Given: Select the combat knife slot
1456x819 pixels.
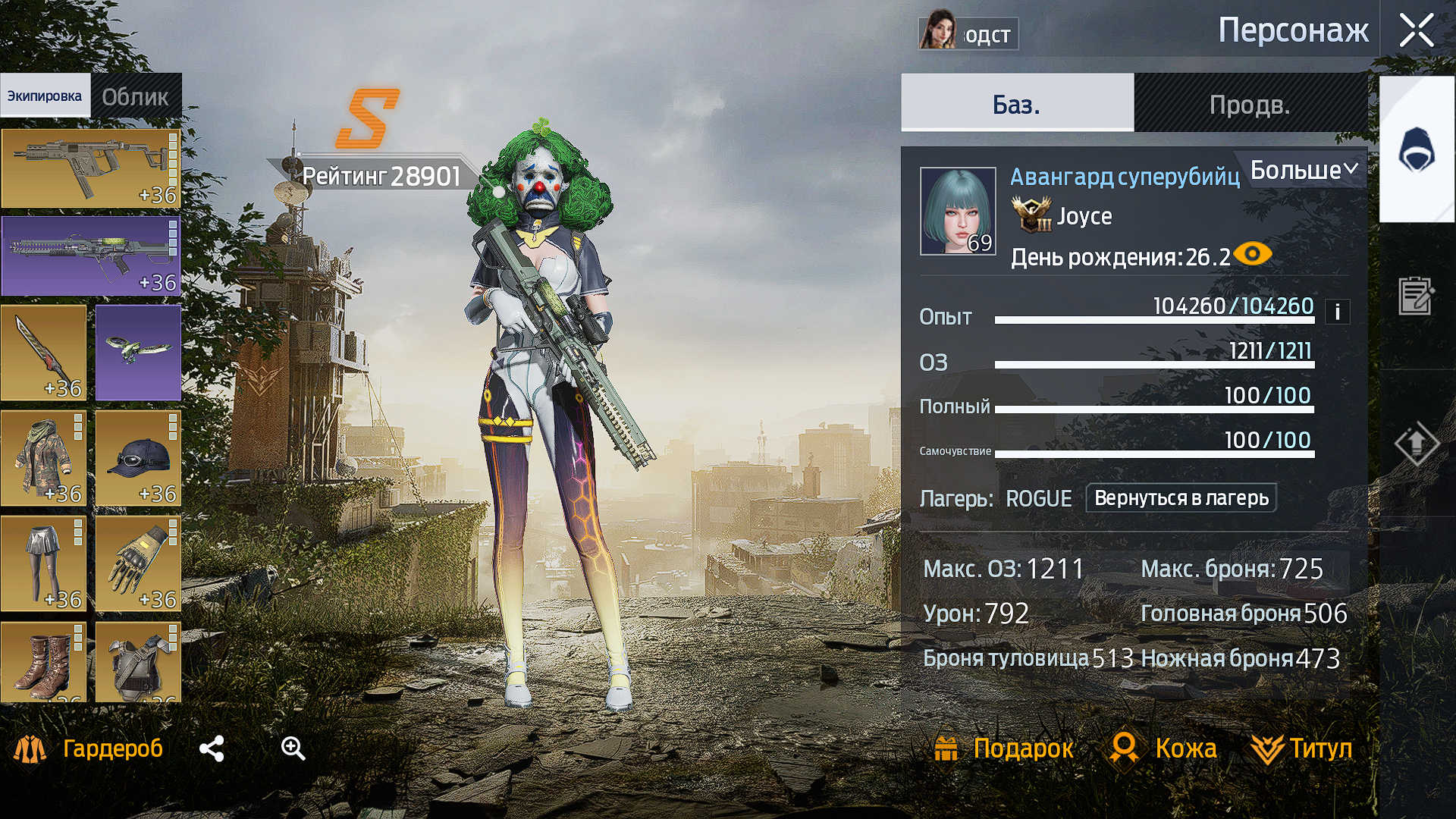Looking at the screenshot, I should click(43, 353).
